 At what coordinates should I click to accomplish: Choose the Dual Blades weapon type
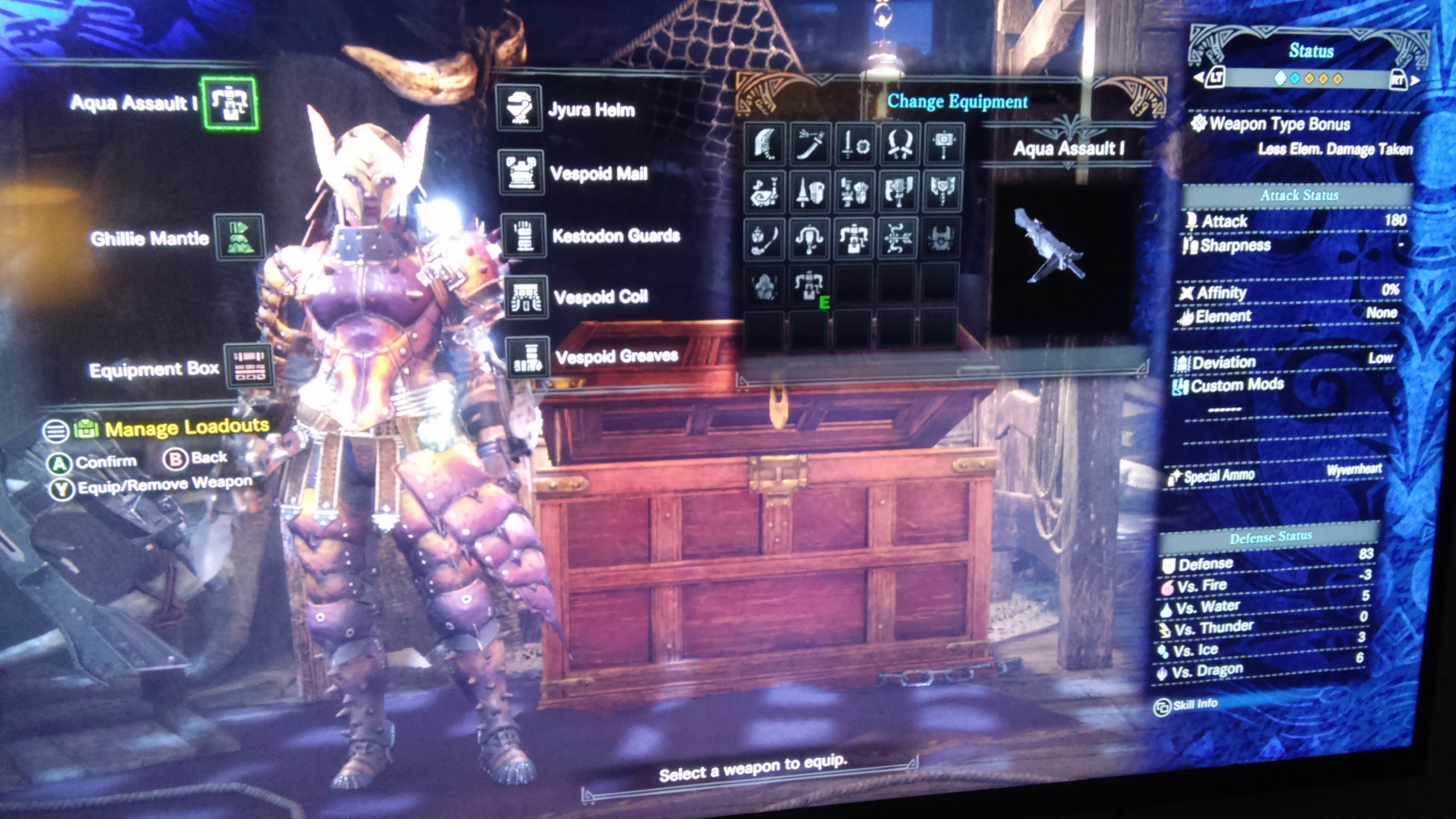[x=899, y=144]
